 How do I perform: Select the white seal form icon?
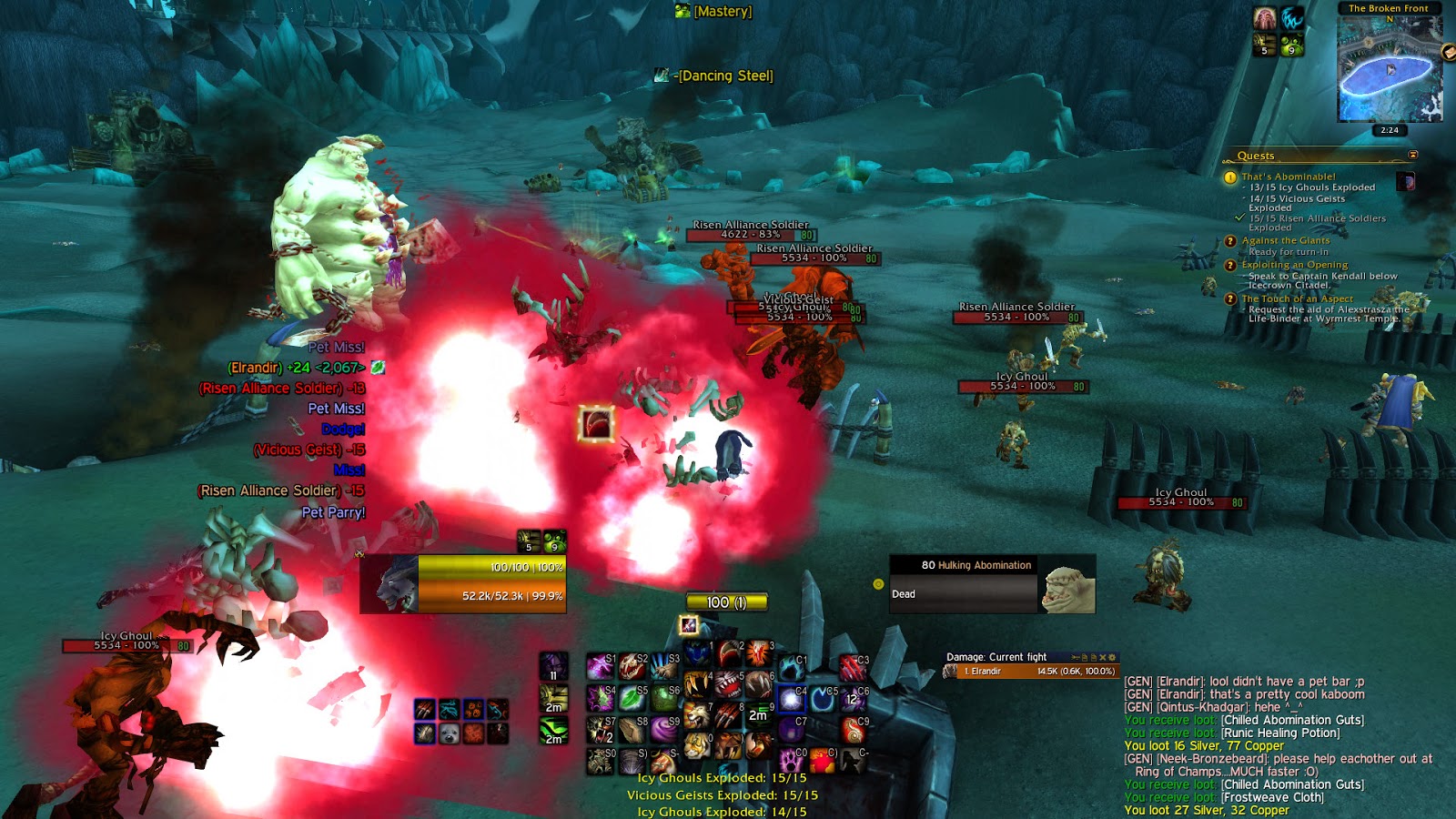[449, 733]
